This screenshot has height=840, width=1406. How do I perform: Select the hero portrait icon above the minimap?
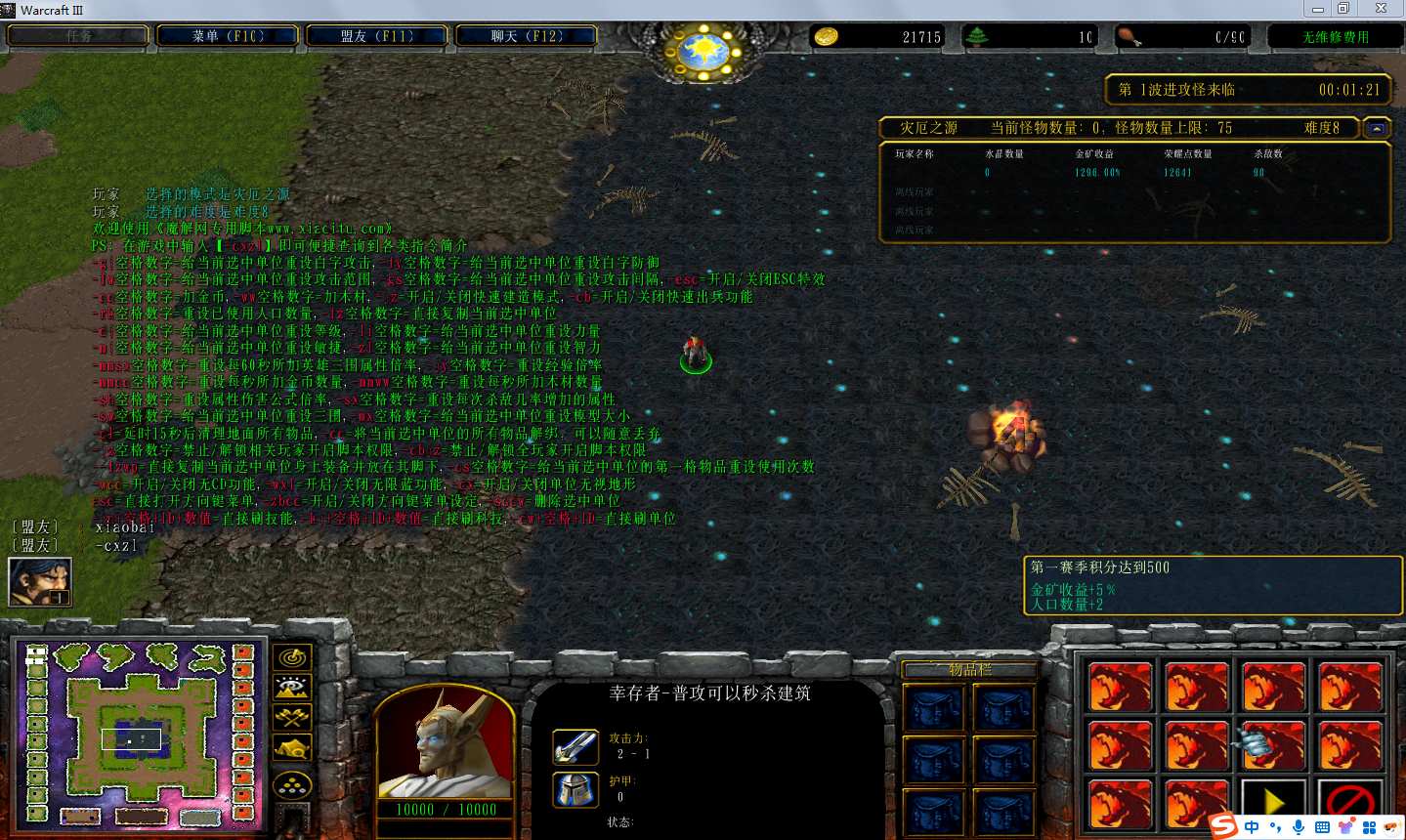[x=40, y=581]
